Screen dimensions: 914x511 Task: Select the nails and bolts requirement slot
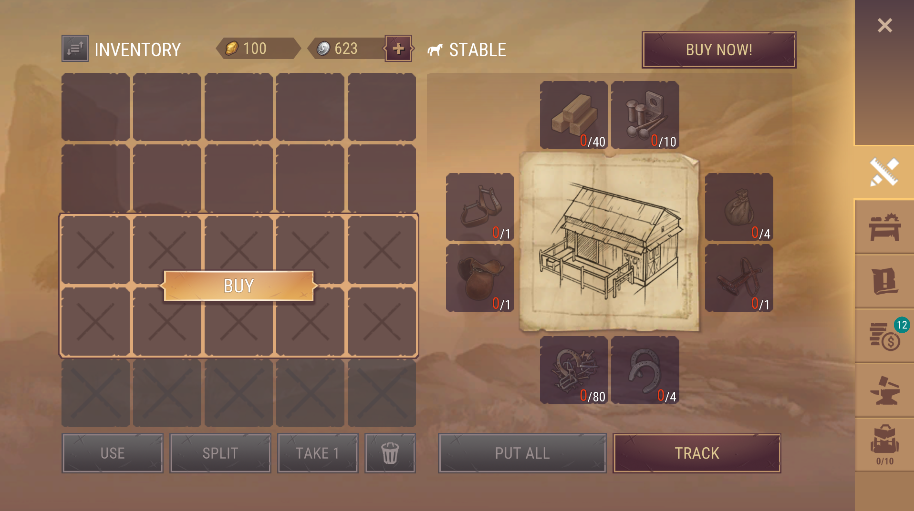[x=645, y=115]
